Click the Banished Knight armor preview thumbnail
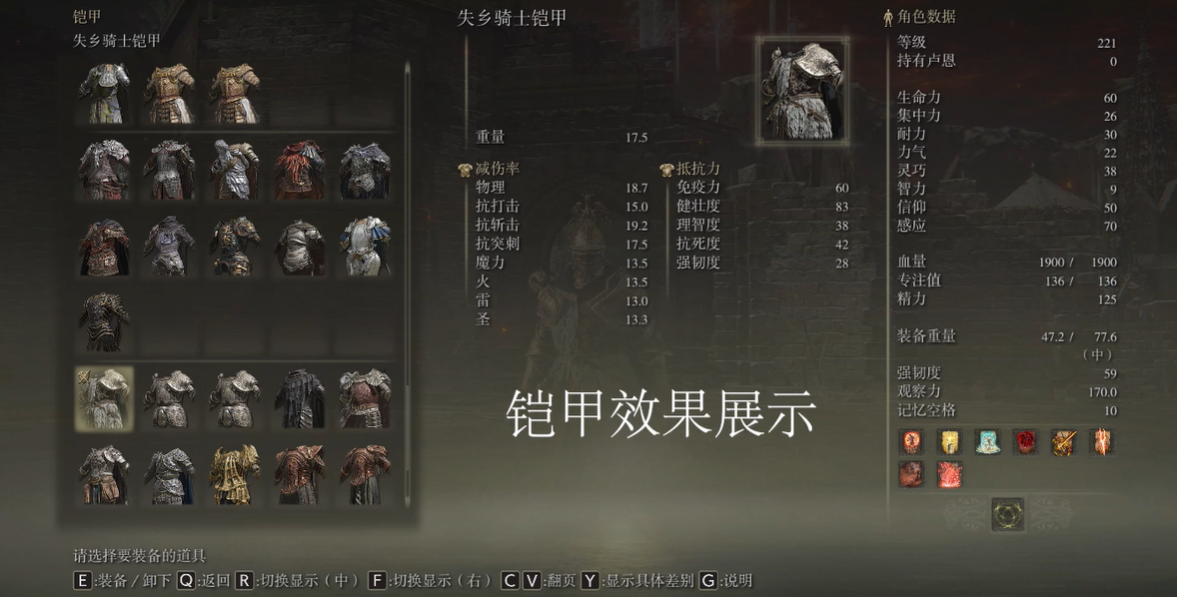 click(x=802, y=92)
